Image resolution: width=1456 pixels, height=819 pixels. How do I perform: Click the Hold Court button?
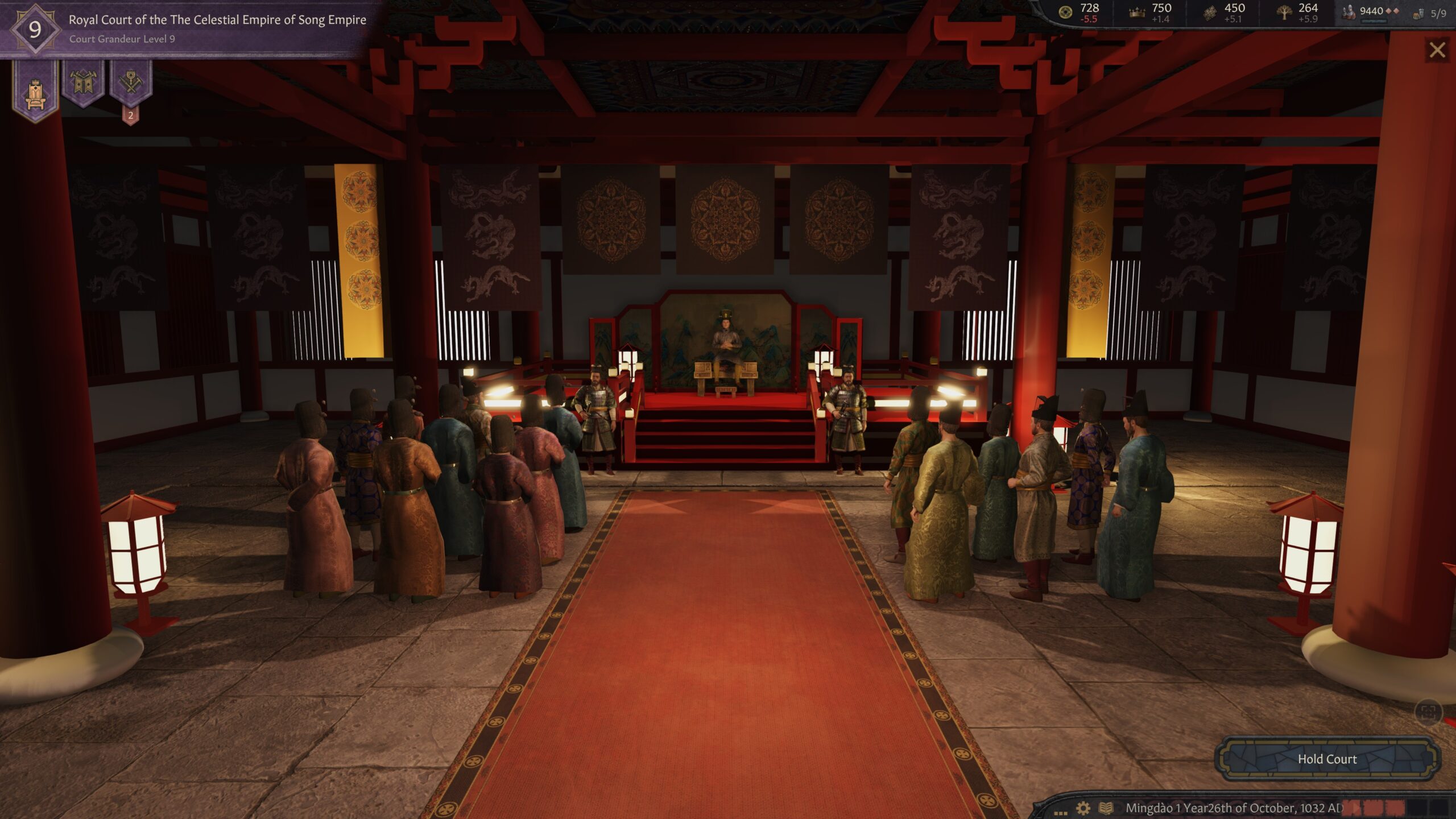tap(1326, 759)
